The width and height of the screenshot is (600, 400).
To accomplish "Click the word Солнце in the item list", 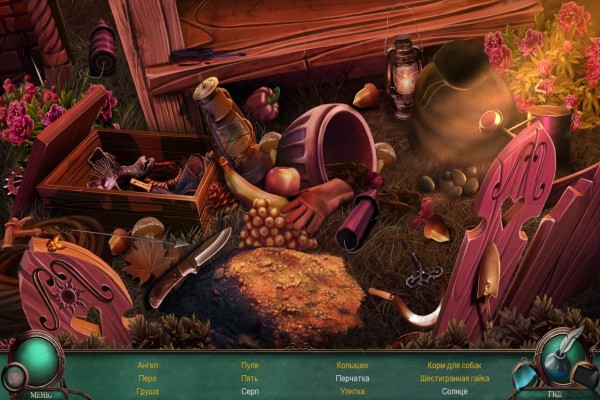I will [x=453, y=392].
